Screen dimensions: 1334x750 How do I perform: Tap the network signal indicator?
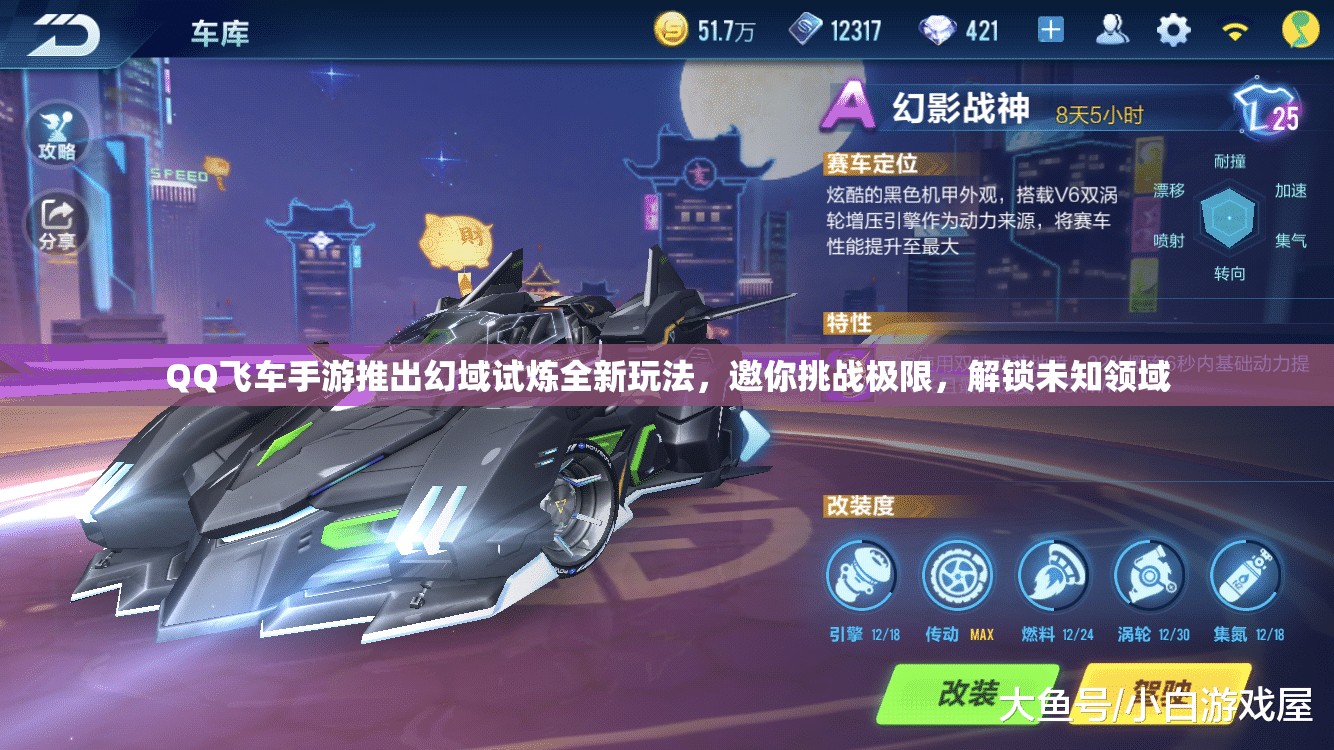1235,30
